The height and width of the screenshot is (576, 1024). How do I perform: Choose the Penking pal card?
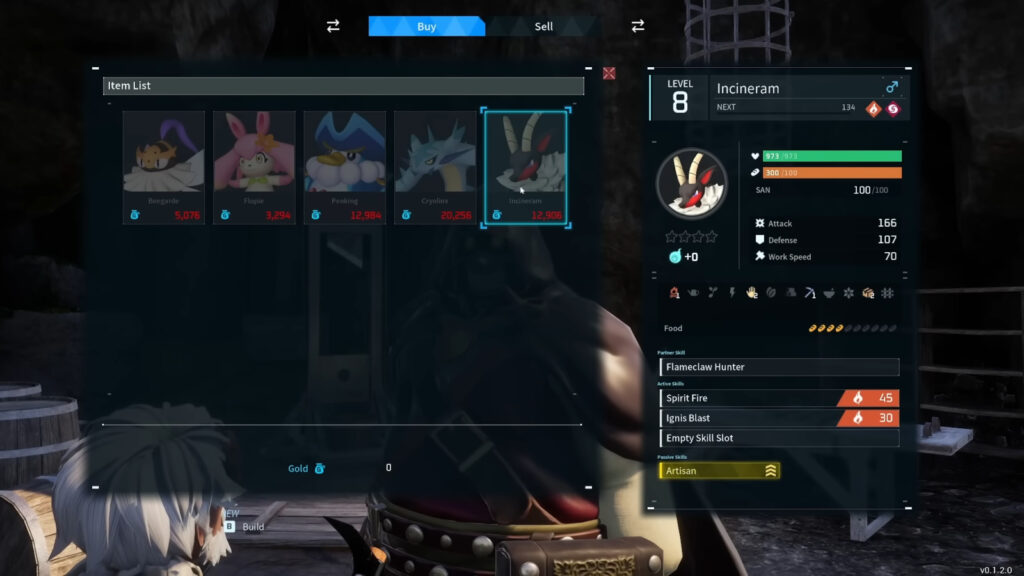pos(344,167)
